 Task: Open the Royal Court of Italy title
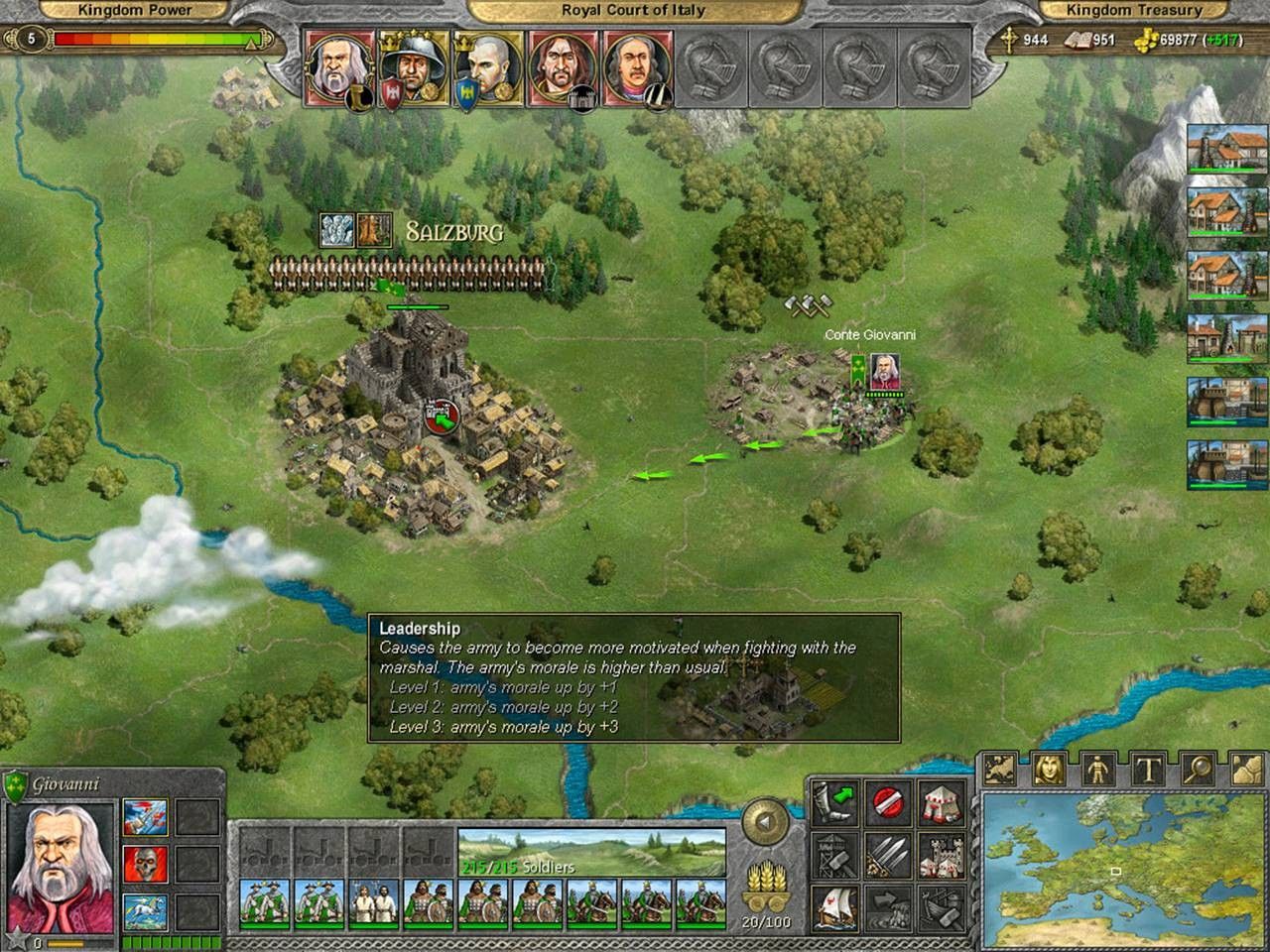pyautogui.click(x=633, y=11)
